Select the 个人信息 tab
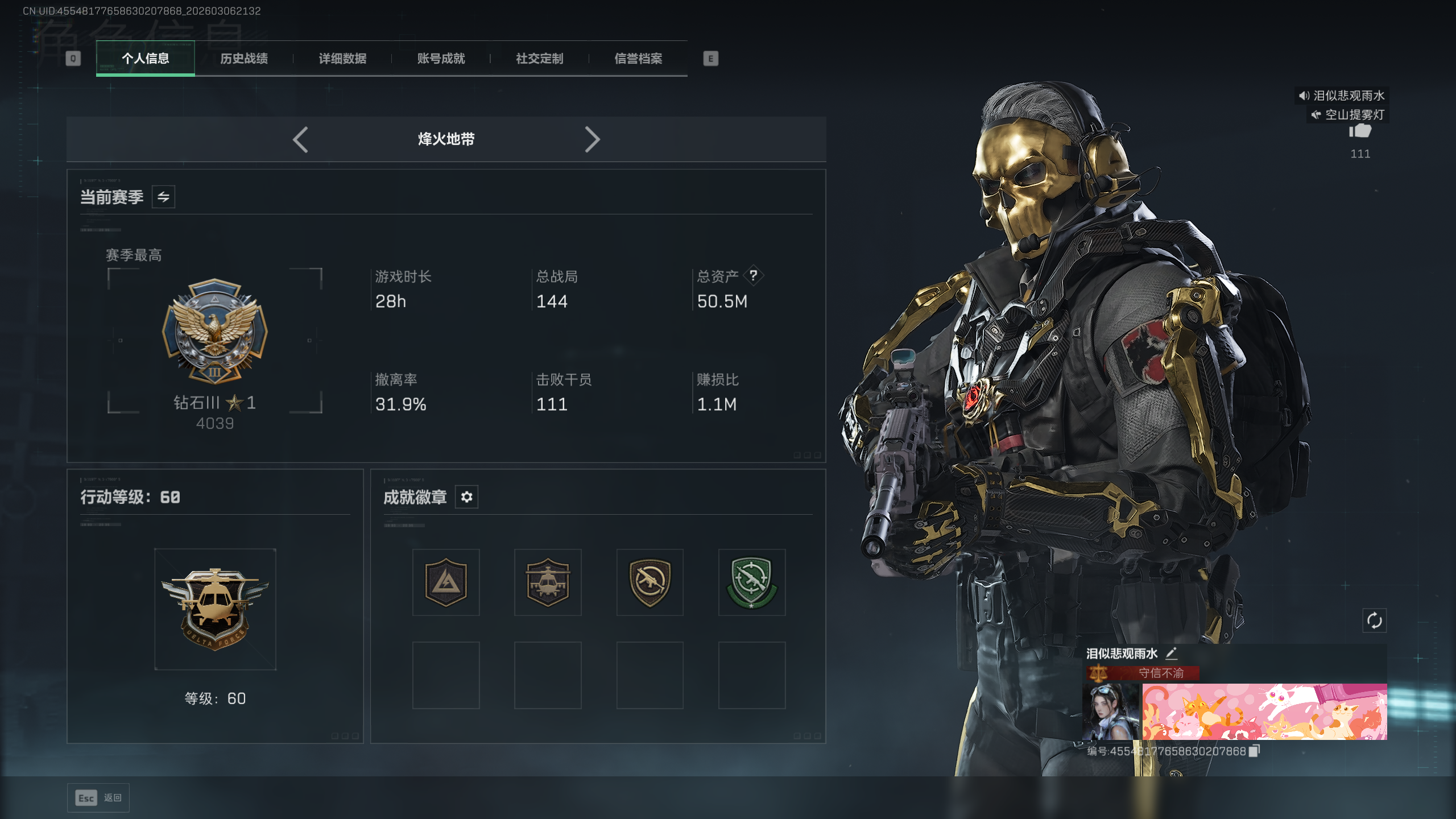This screenshot has height=819, width=1456. click(146, 59)
